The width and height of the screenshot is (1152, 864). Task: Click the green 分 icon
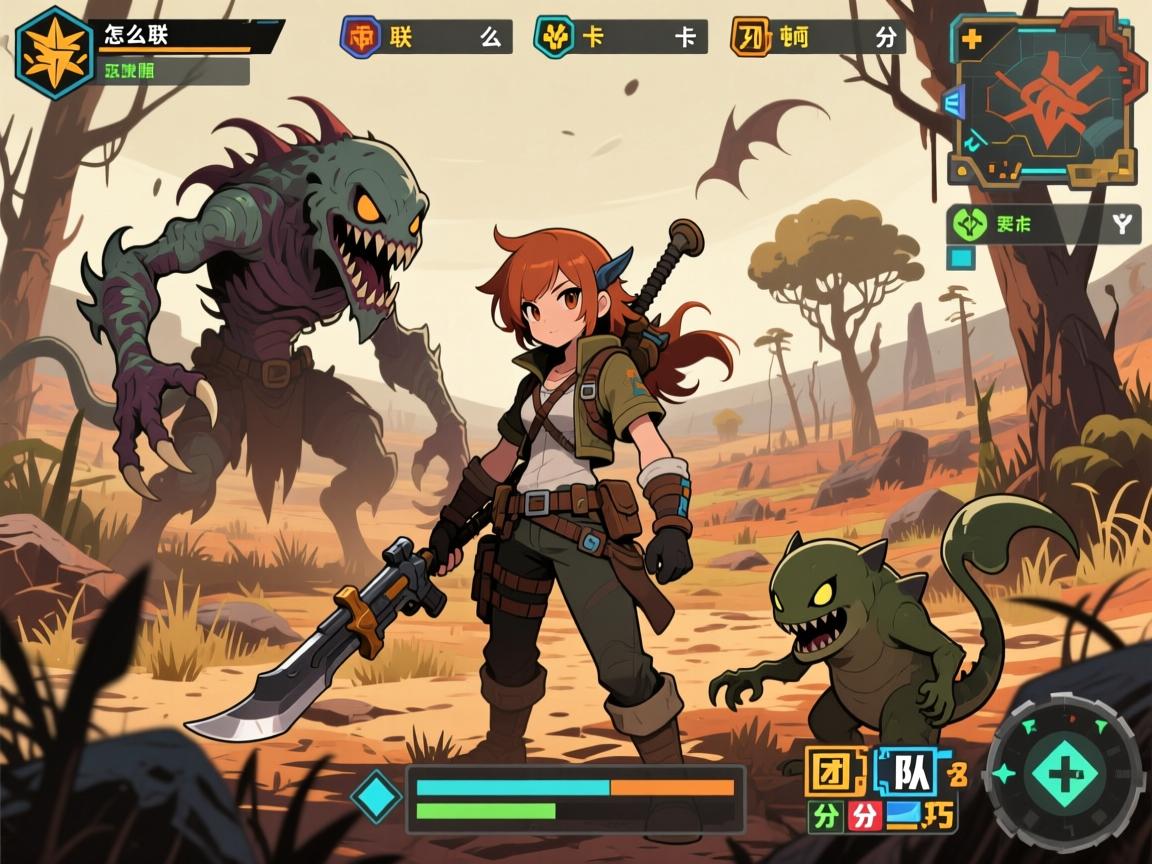coord(825,816)
